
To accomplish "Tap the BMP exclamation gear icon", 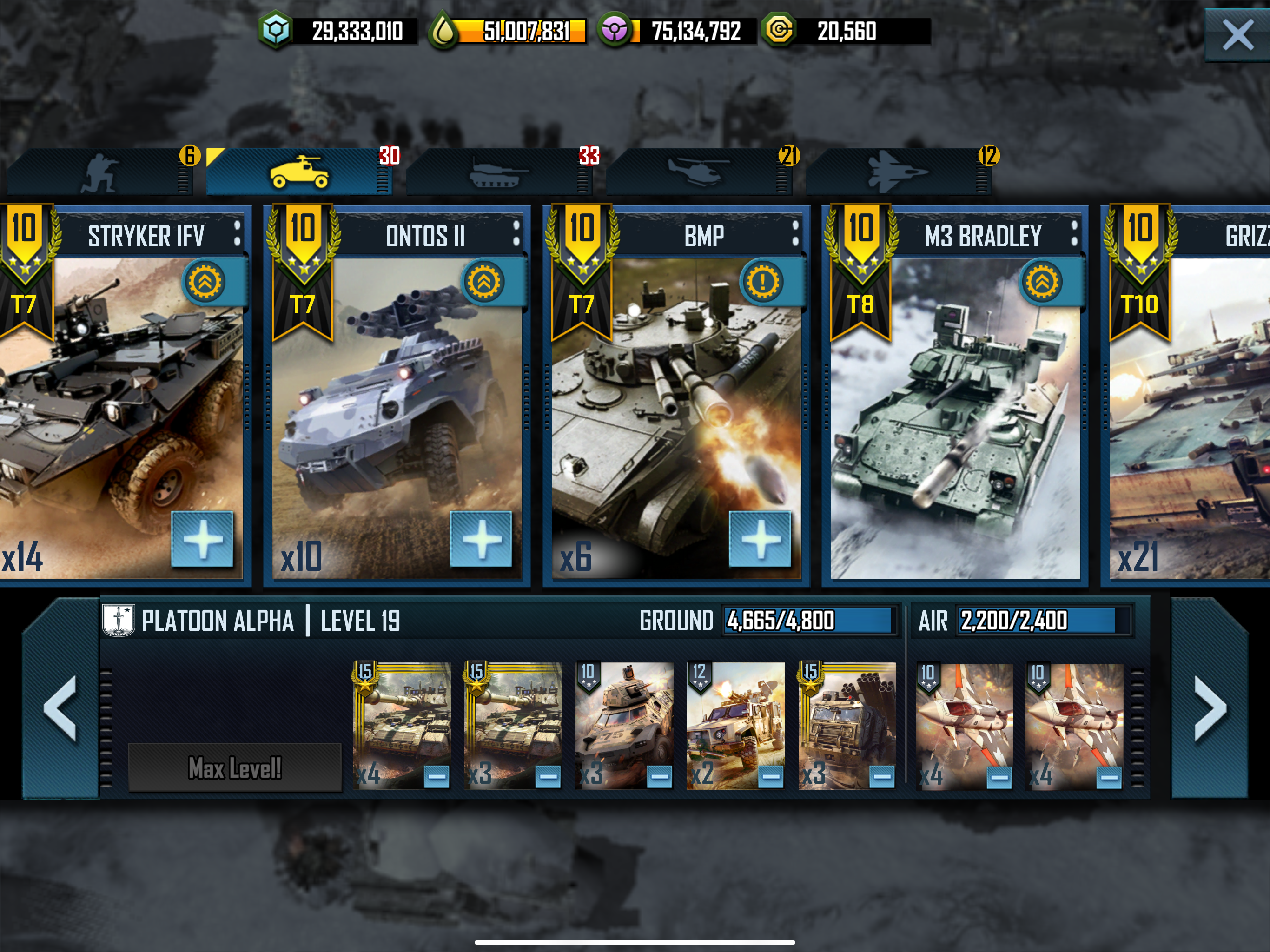I will coord(763,281).
